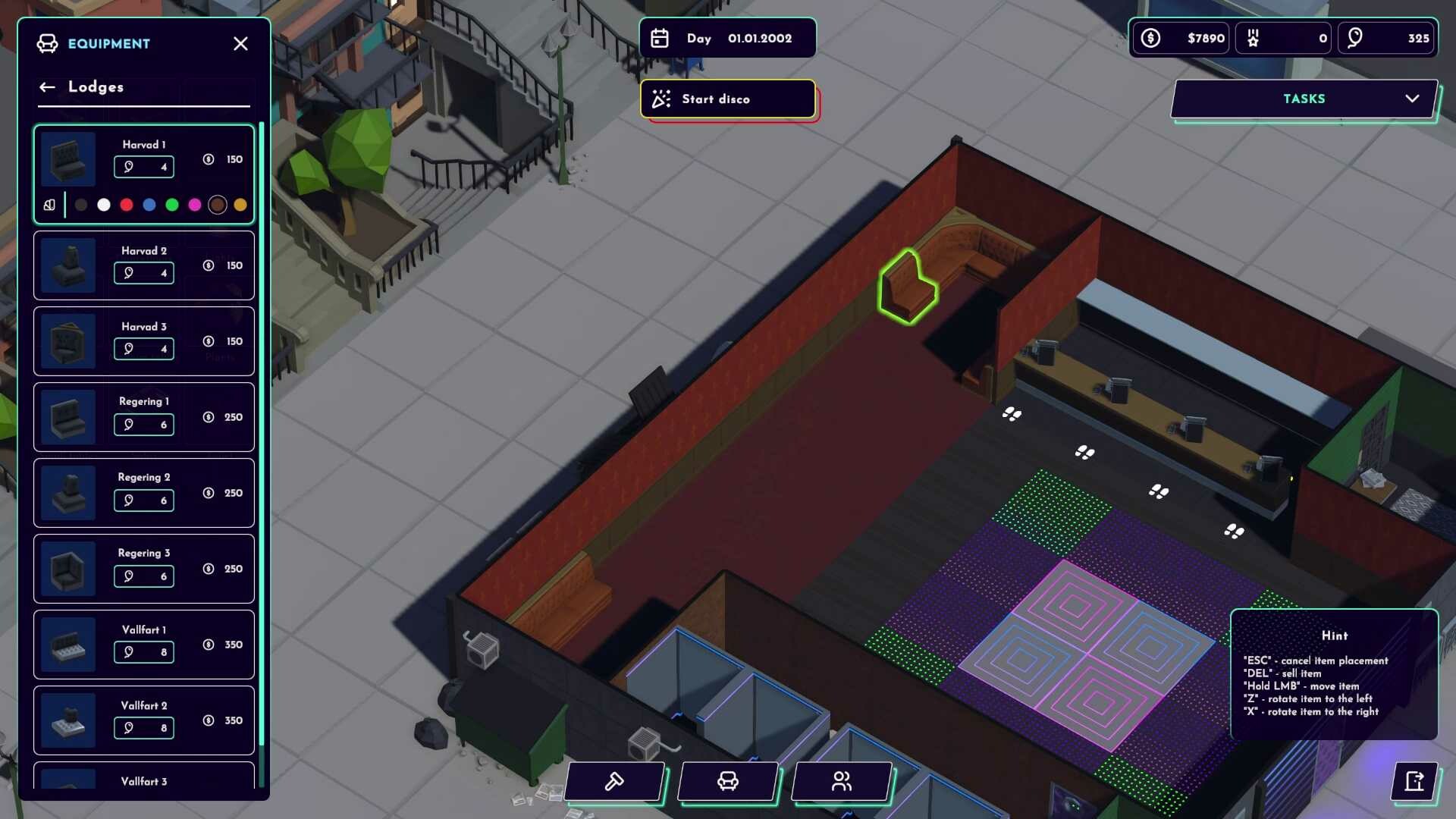Select the Harvad 2 lodge item
Screen dimensions: 1456x819
tap(143, 265)
